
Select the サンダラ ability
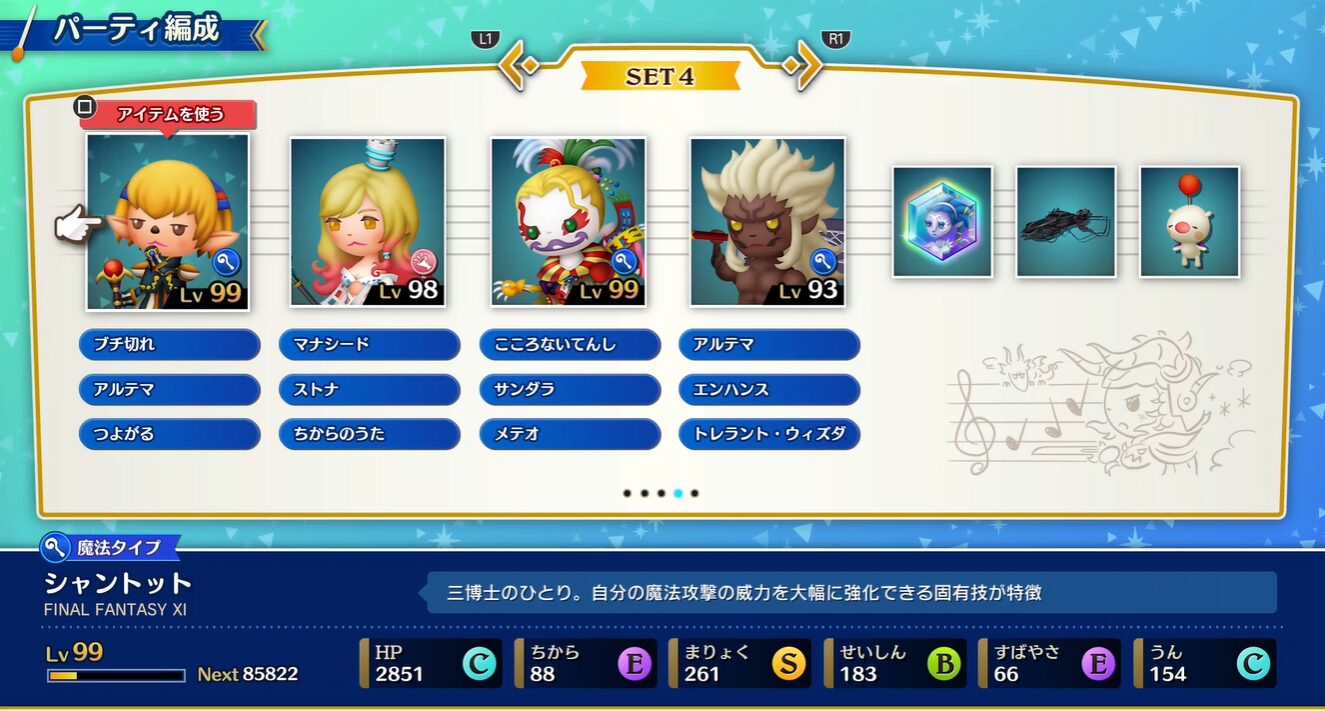point(570,390)
